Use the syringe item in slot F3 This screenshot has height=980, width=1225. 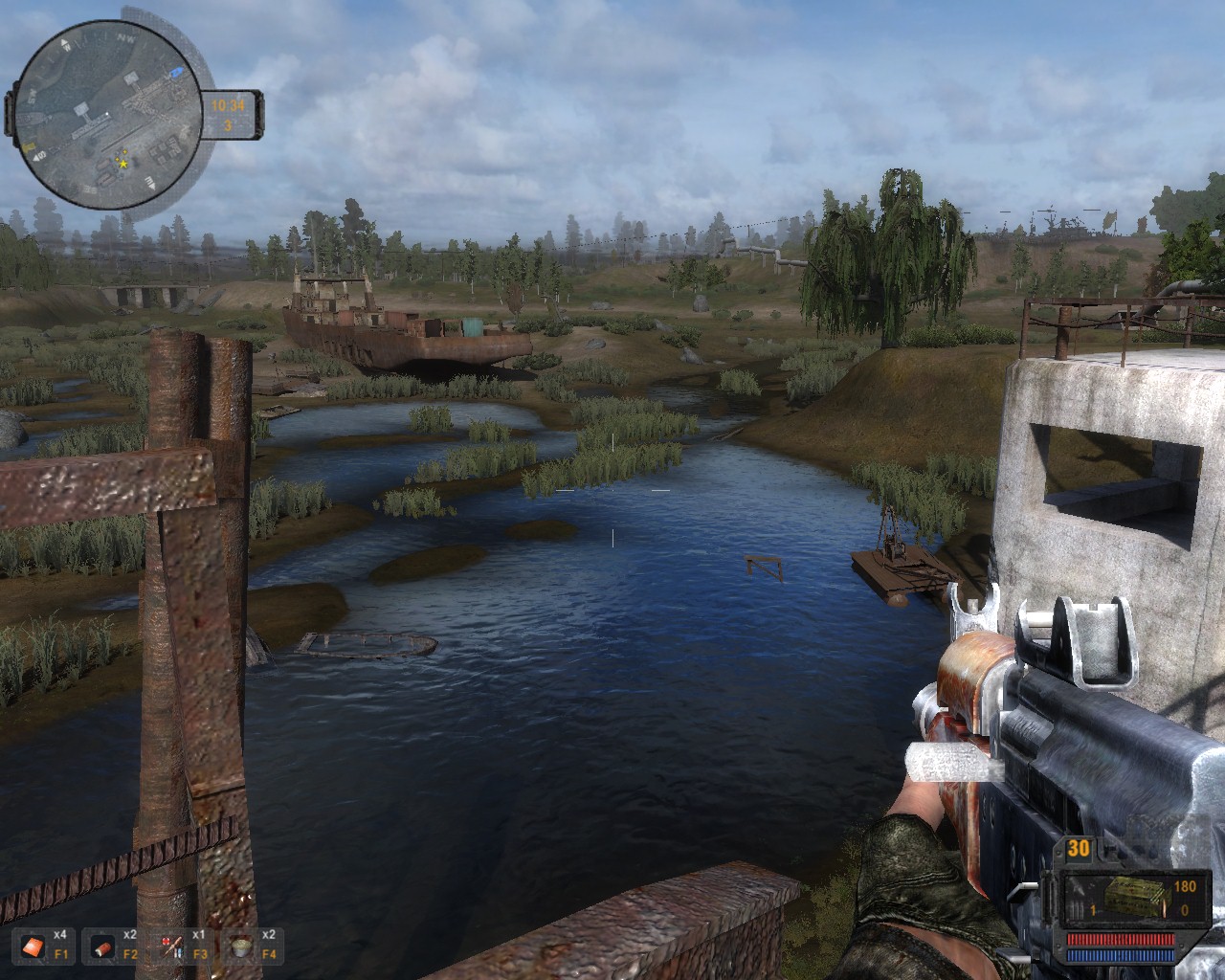click(x=172, y=947)
